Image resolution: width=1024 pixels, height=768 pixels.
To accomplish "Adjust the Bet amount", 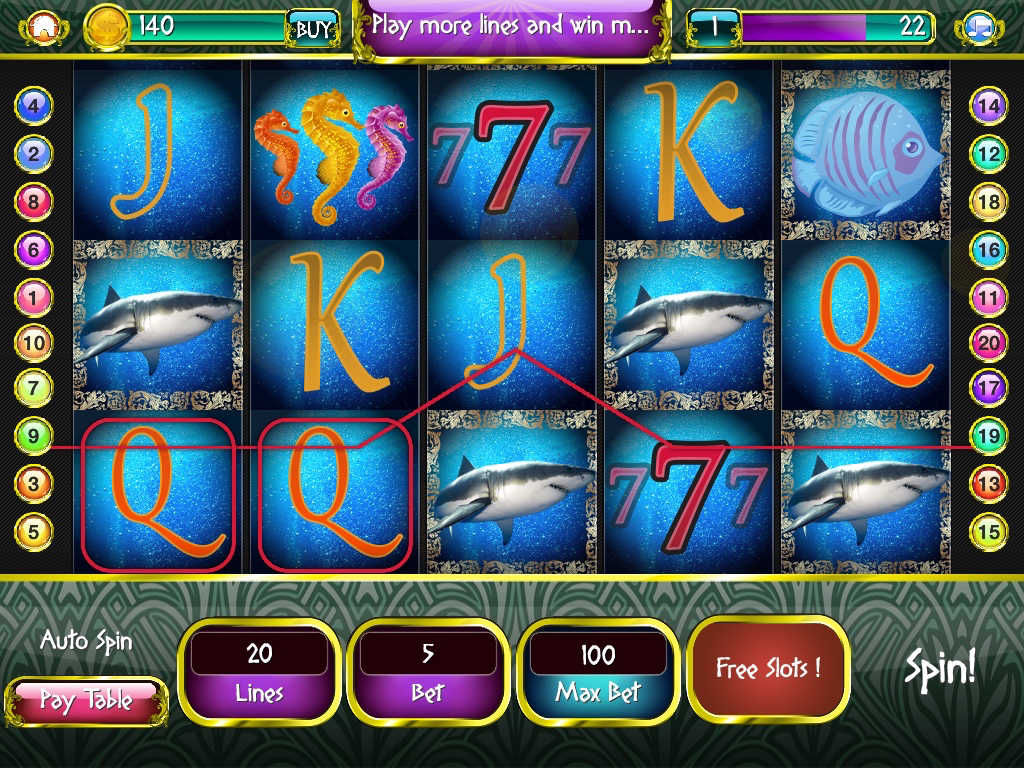I will (x=428, y=671).
